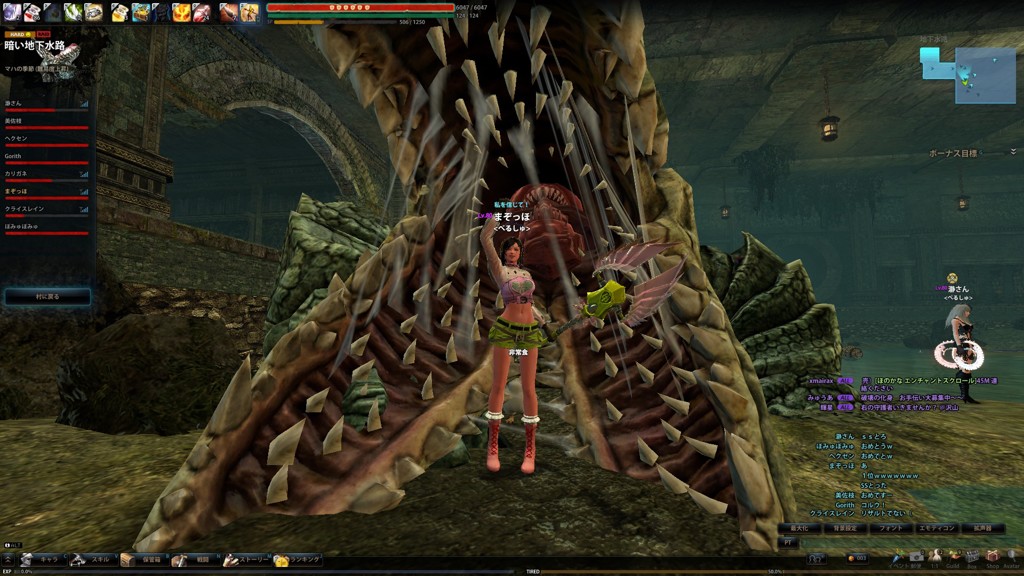The height and width of the screenshot is (576, 1024).
Task: Click the dungeon minimap
Action: pos(961,73)
